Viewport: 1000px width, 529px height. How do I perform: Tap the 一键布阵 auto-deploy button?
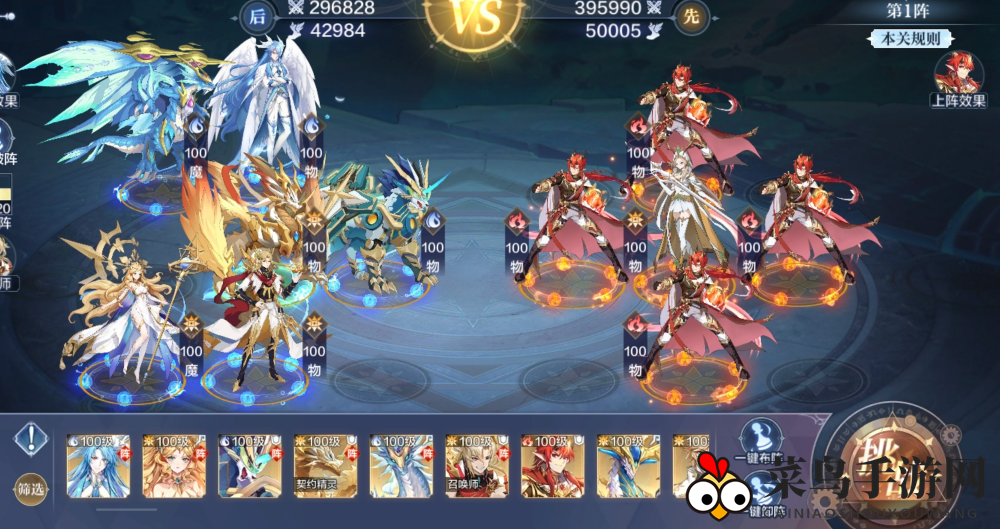tap(762, 444)
